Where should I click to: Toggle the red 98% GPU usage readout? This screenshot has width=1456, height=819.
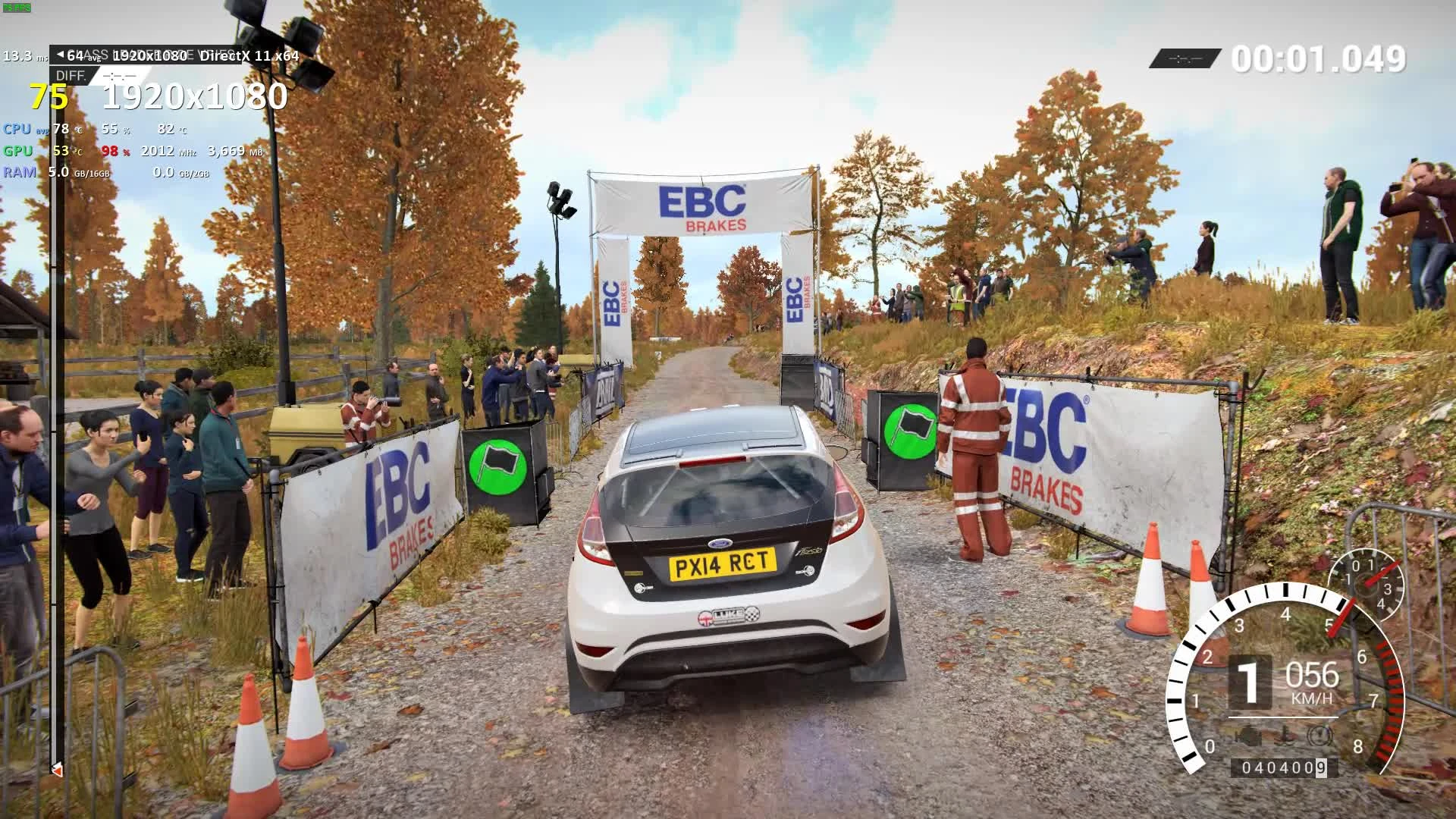(111, 152)
